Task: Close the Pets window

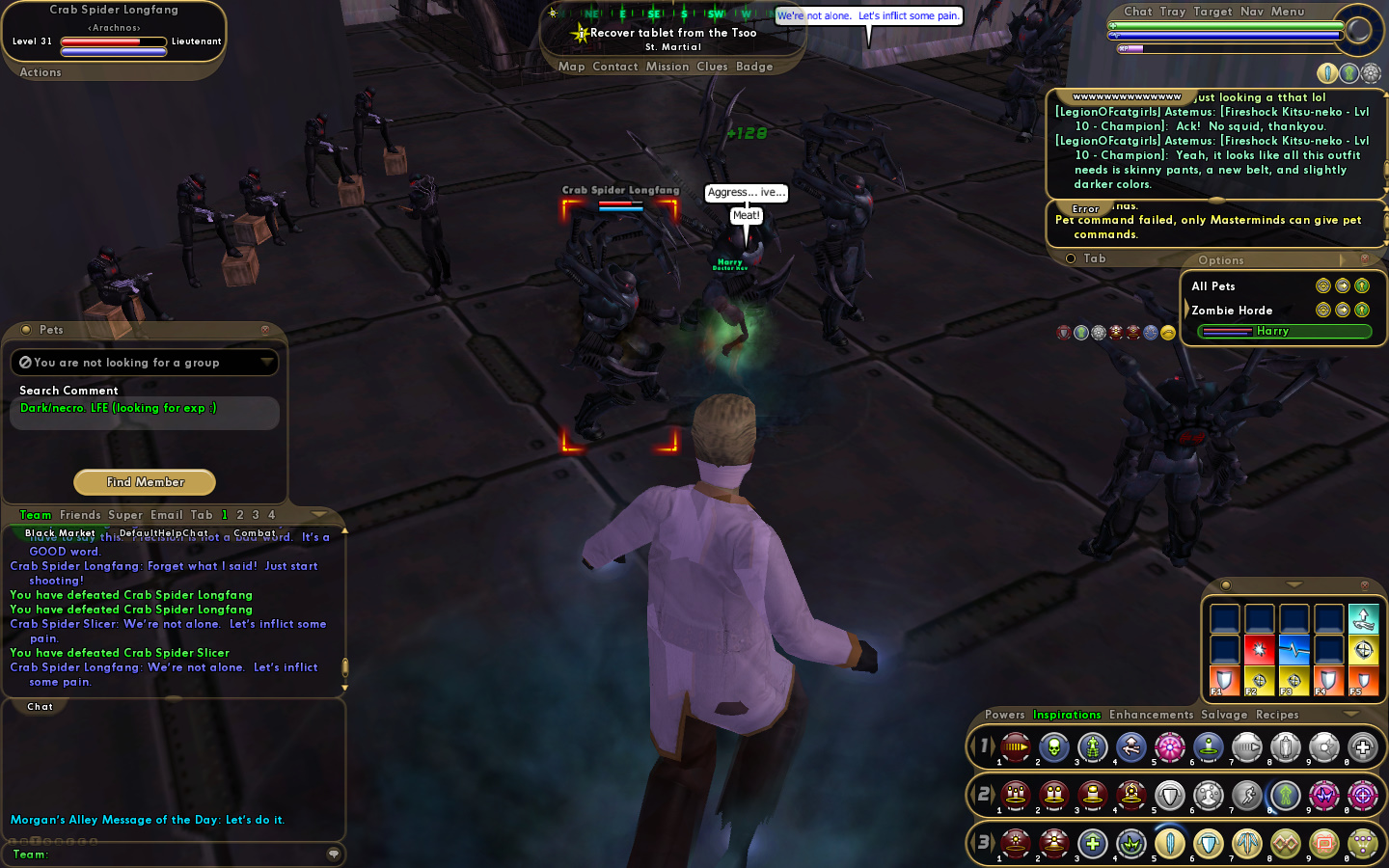Action: click(x=265, y=330)
